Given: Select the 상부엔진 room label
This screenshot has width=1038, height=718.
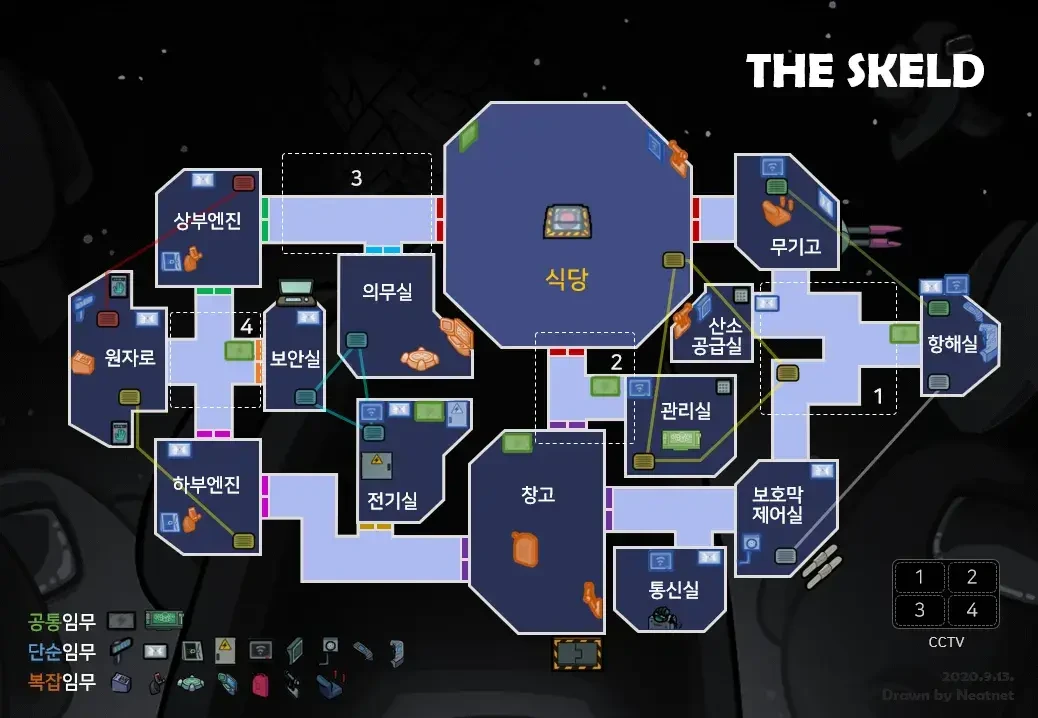Looking at the screenshot, I should (x=208, y=221).
